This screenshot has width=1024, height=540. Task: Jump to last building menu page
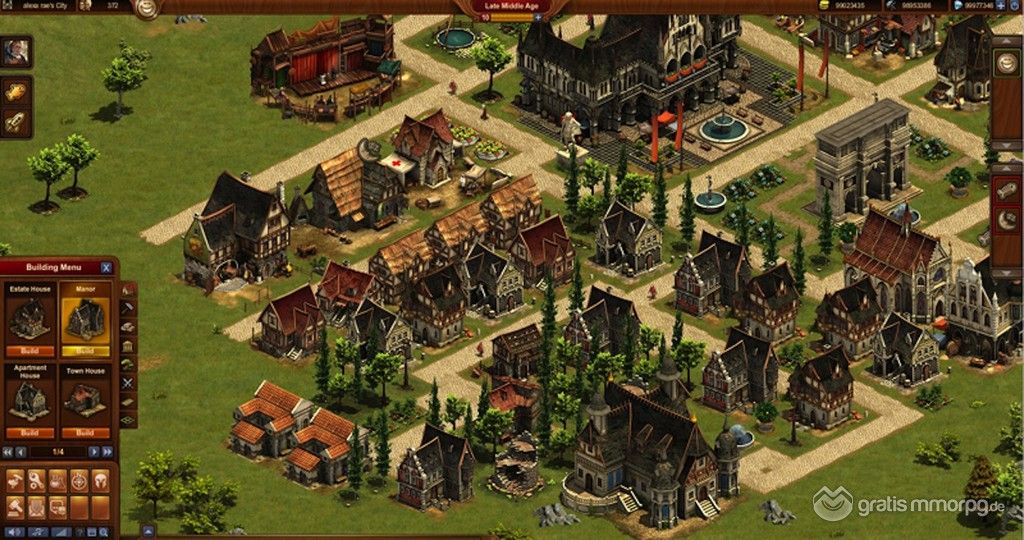[x=108, y=452]
